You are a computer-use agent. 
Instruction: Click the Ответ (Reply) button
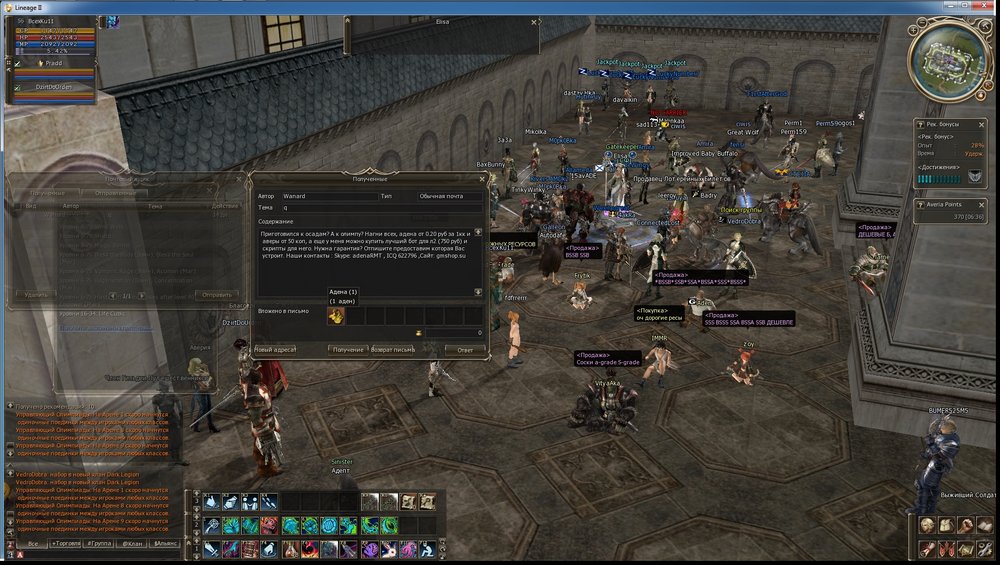(465, 350)
